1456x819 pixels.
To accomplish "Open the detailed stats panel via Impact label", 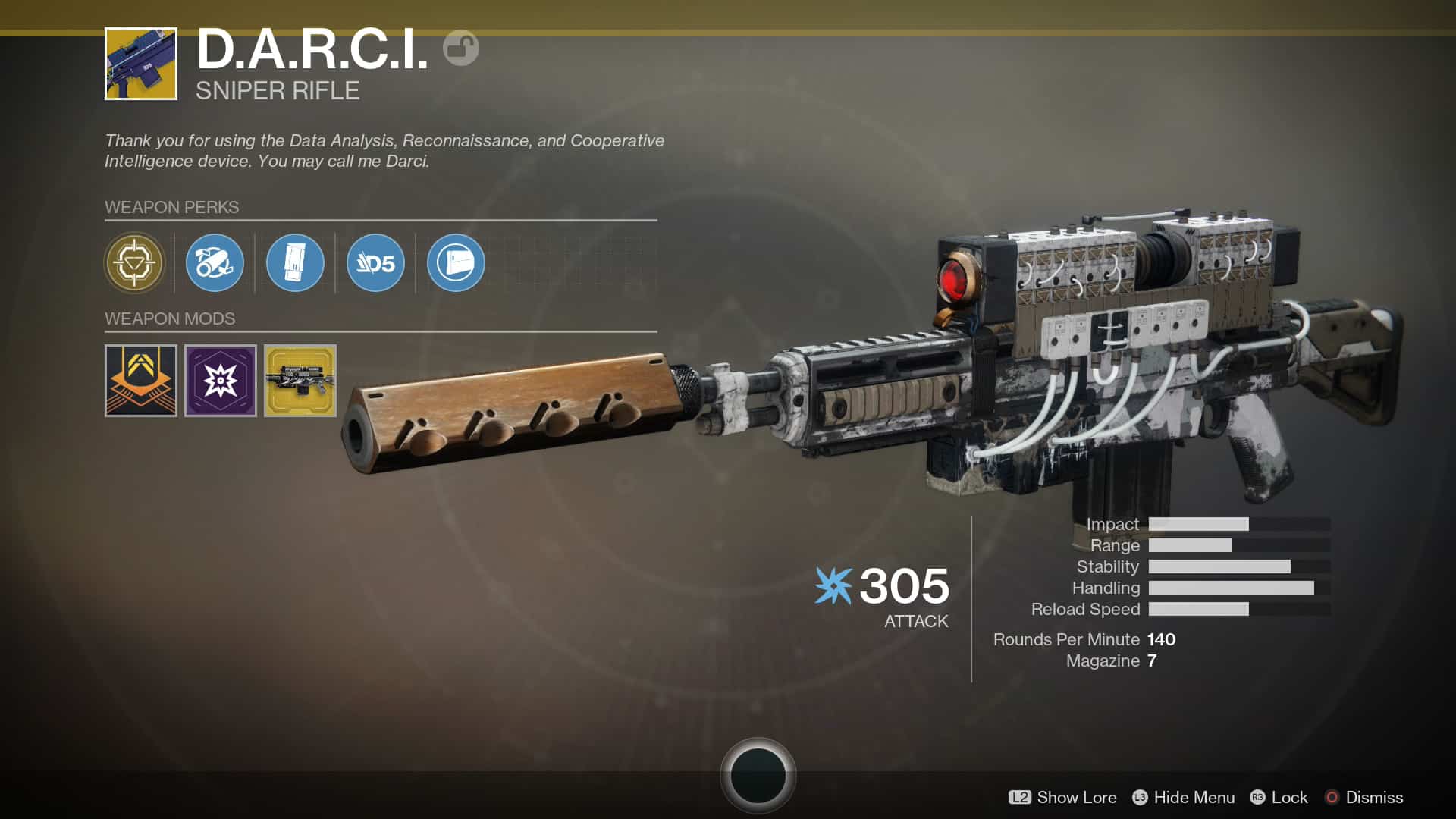I will 1112,524.
